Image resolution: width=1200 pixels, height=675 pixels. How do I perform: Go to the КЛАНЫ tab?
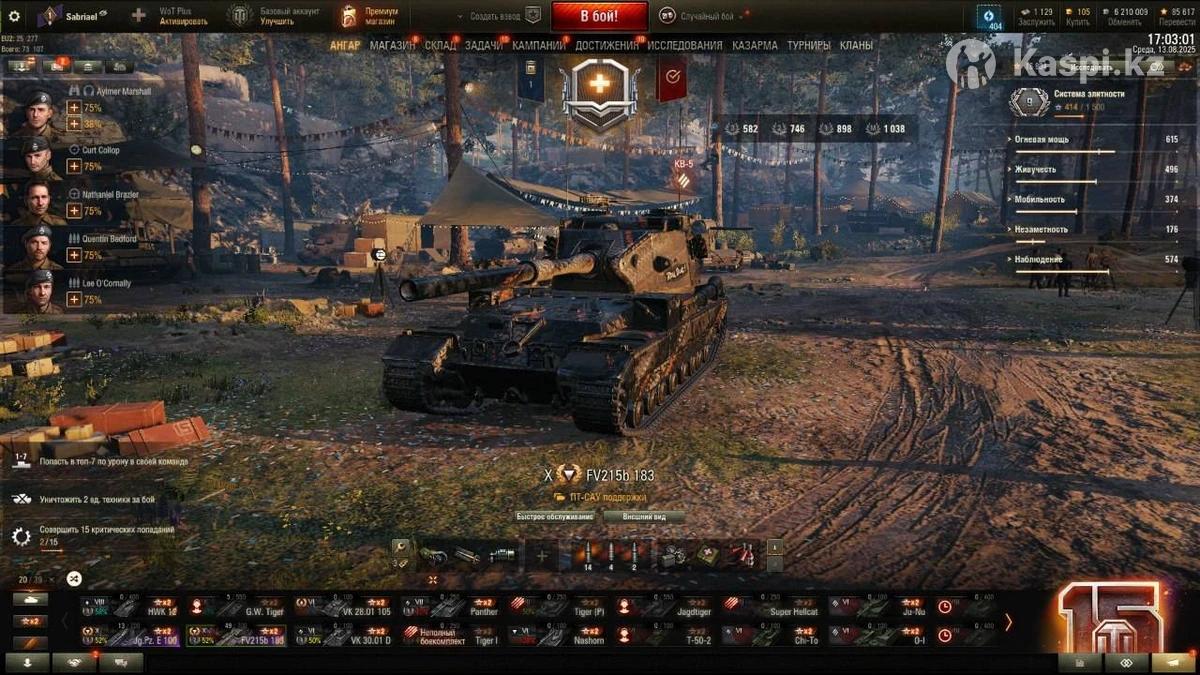tap(856, 45)
